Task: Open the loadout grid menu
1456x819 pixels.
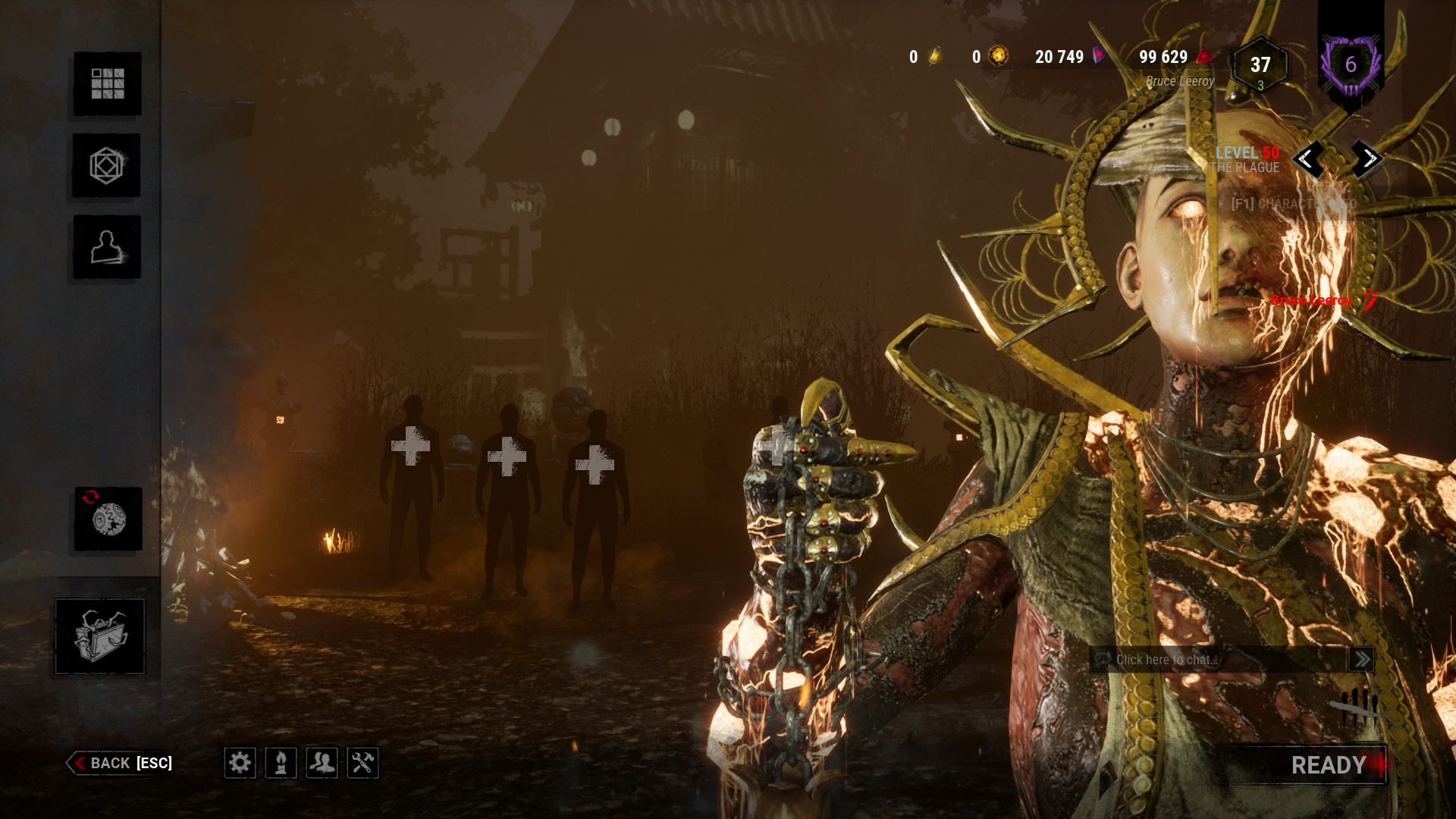Action: pyautogui.click(x=107, y=83)
